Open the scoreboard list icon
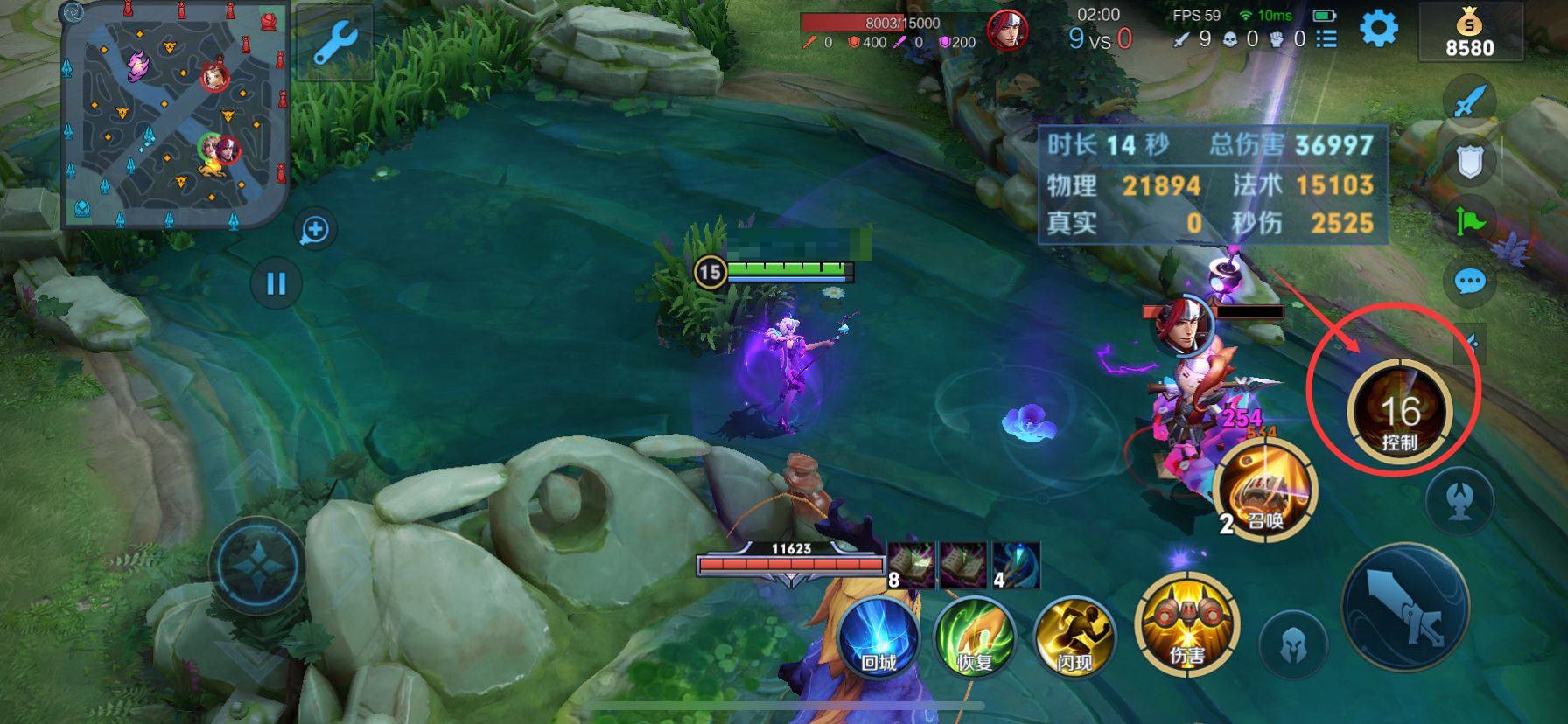Viewport: 1568px width, 724px height. (1327, 39)
